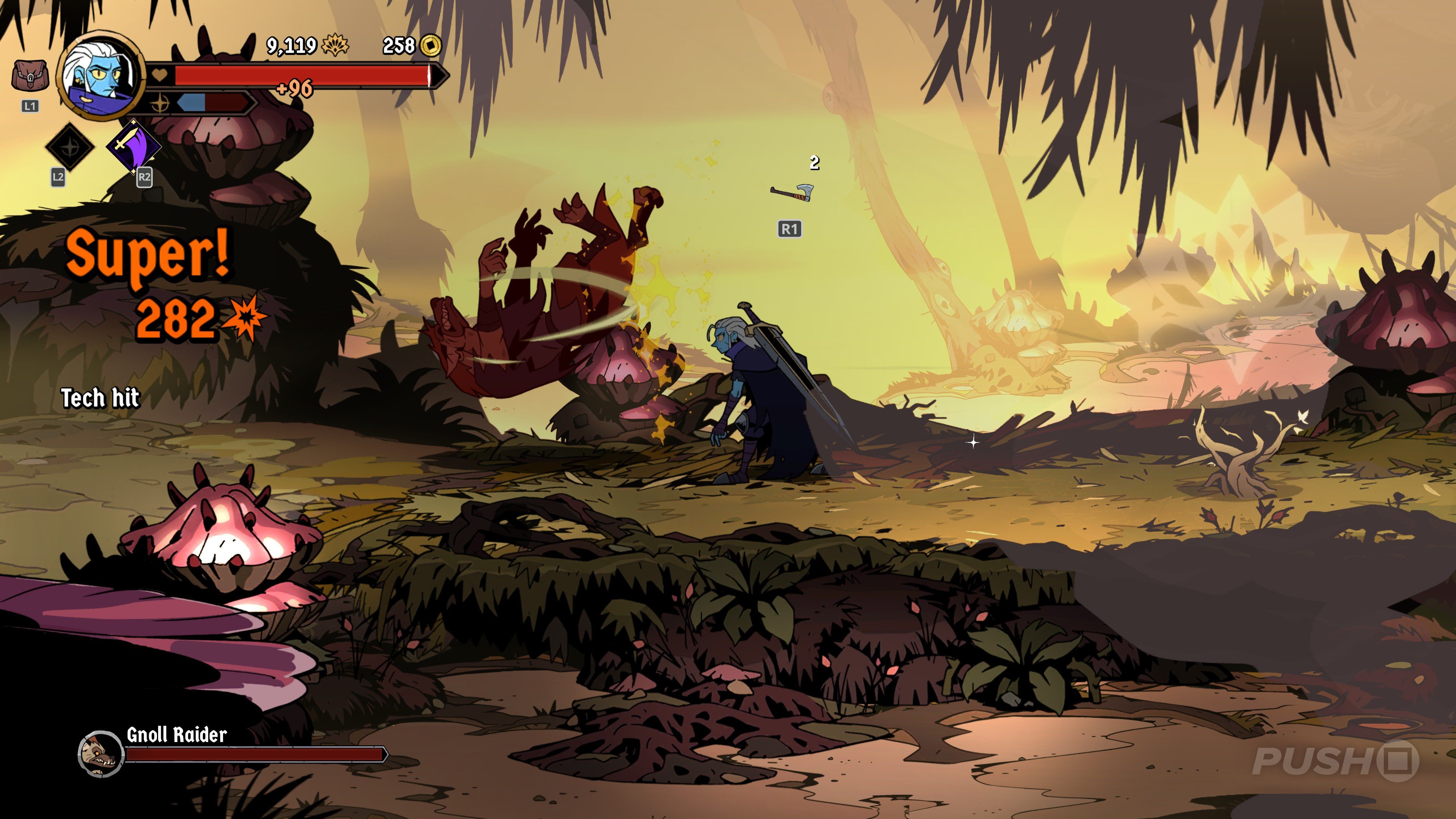Click the Gnoll Raider enemy portrait
1456x819 pixels.
pos(100,753)
